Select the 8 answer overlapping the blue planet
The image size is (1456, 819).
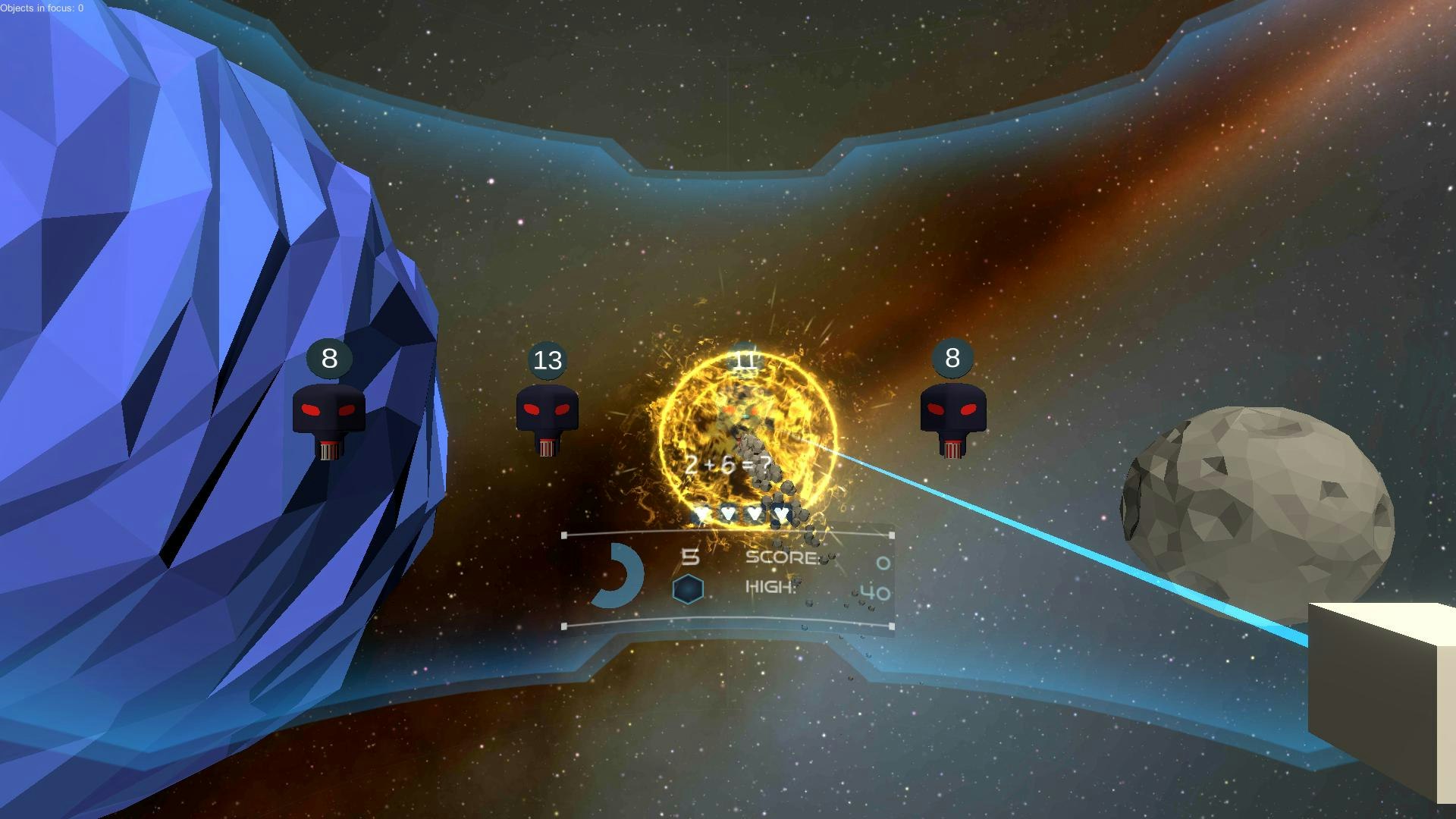click(329, 358)
